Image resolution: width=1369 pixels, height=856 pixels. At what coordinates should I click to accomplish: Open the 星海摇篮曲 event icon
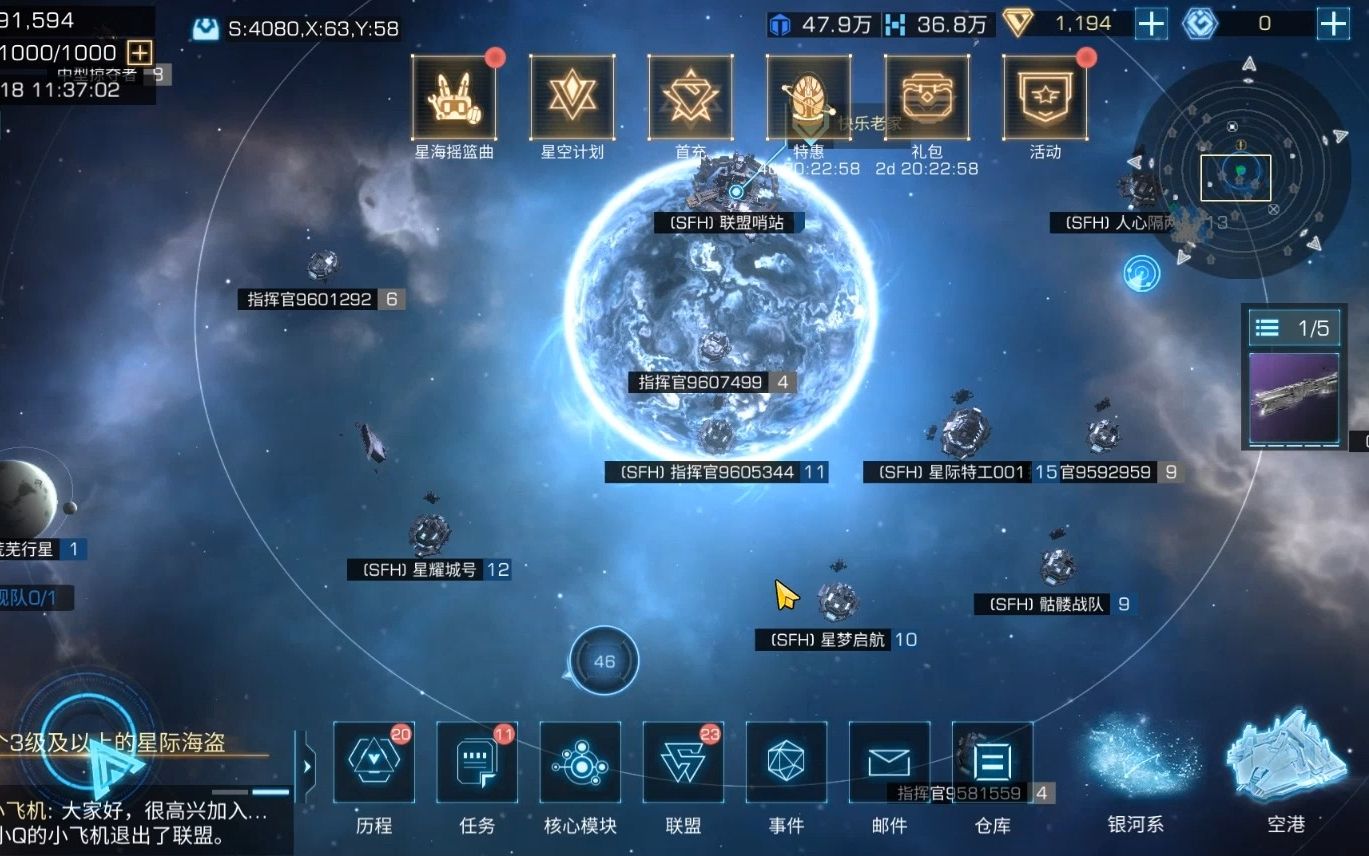click(x=454, y=98)
